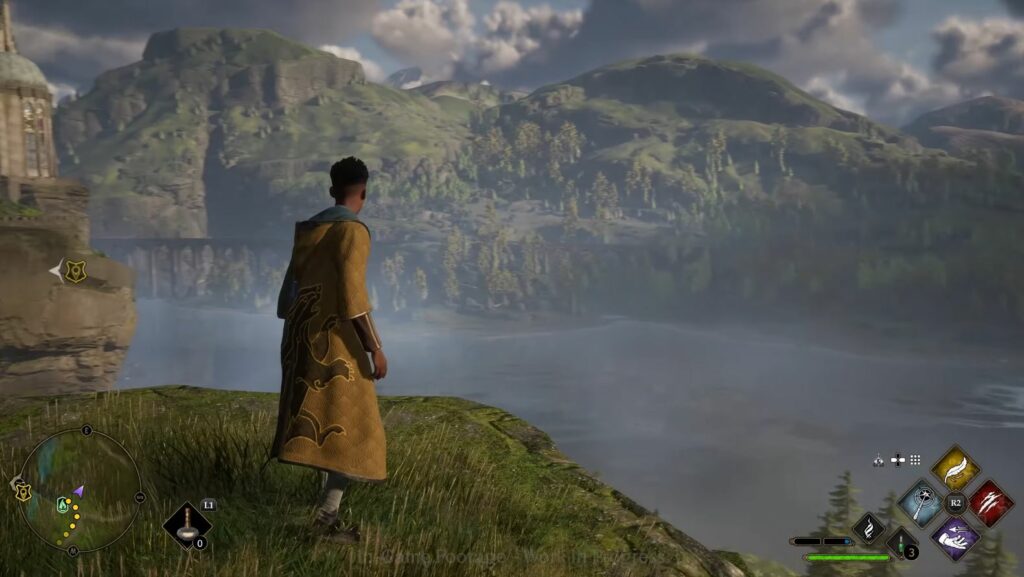Click the quest waypoint icon near cliff

75,270
